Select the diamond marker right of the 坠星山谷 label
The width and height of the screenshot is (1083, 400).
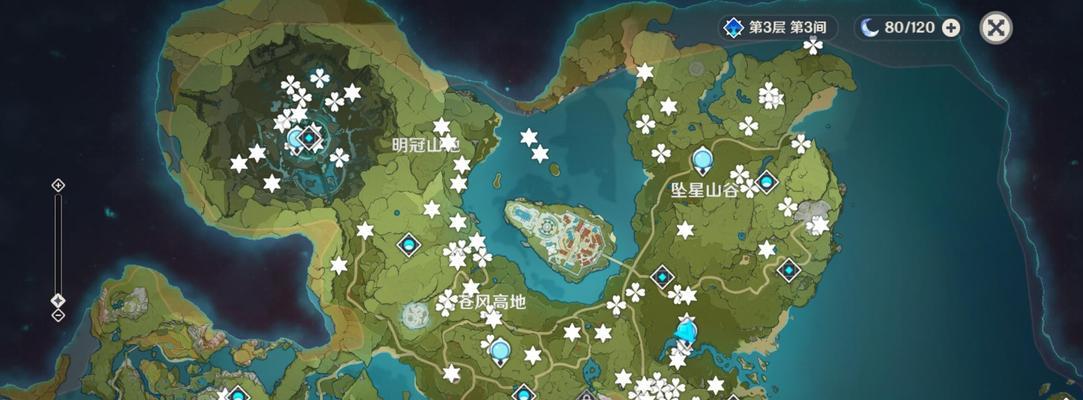tap(767, 181)
